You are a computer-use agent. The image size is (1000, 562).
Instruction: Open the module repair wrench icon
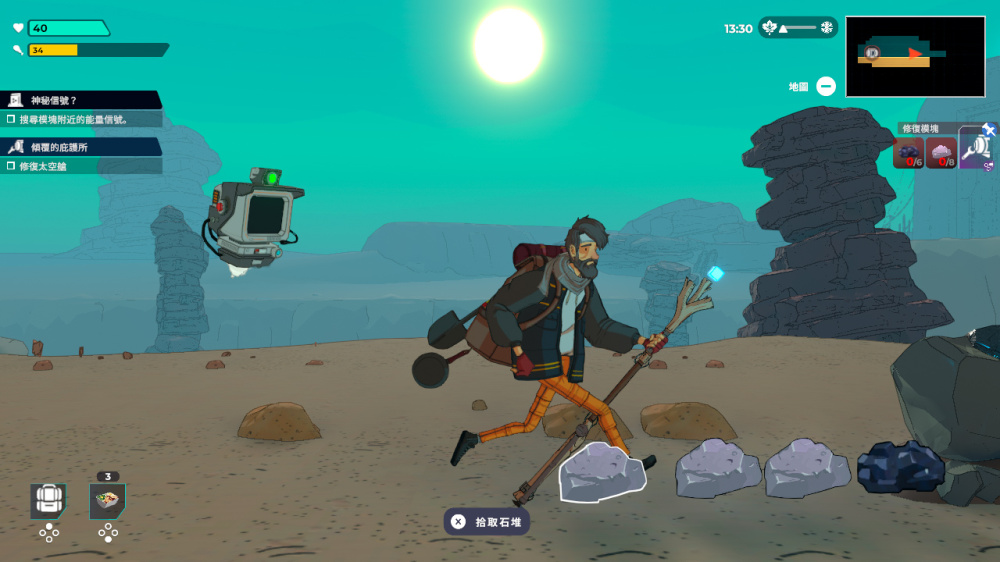(x=976, y=149)
